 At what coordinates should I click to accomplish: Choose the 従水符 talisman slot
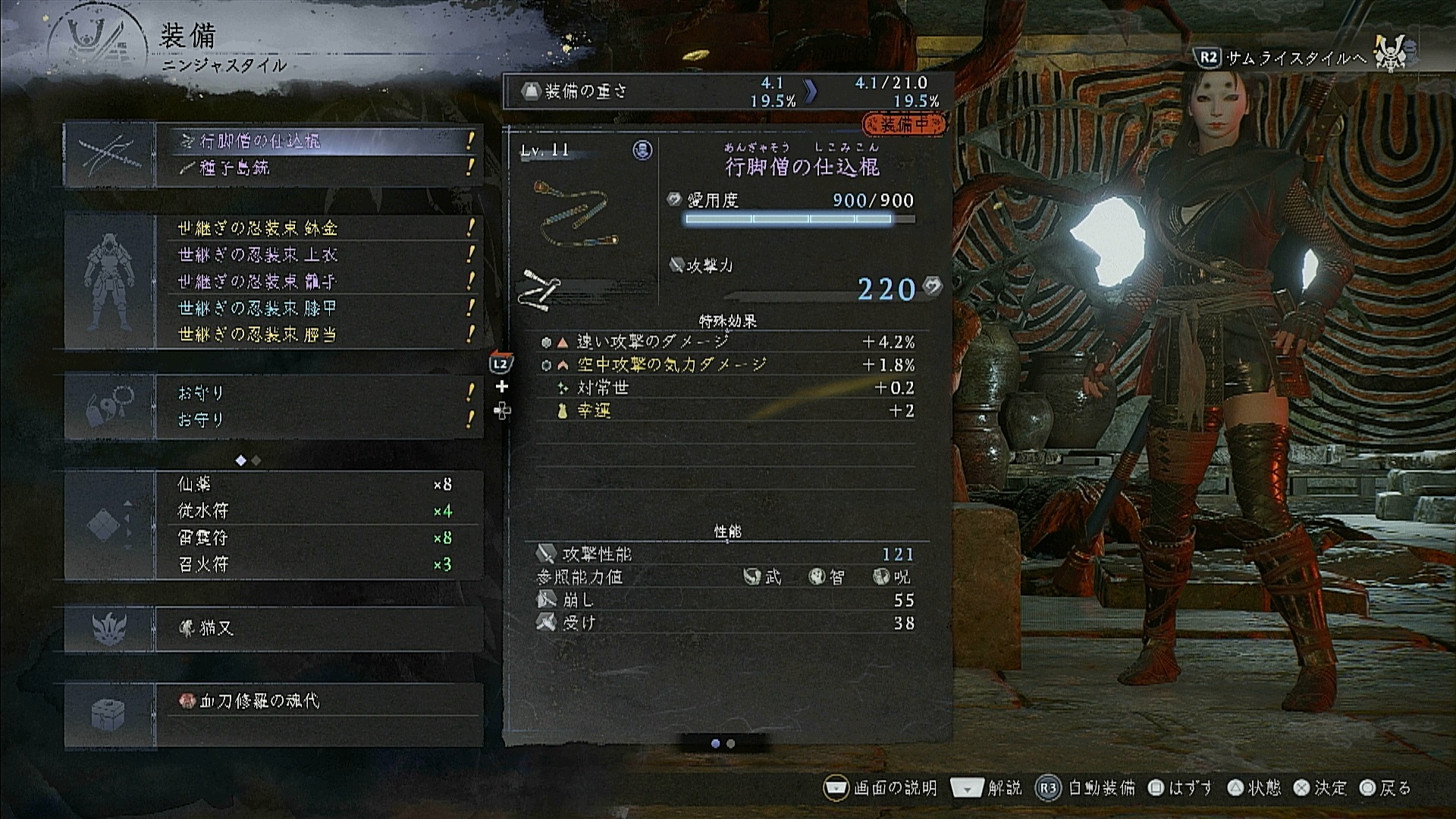(x=318, y=511)
